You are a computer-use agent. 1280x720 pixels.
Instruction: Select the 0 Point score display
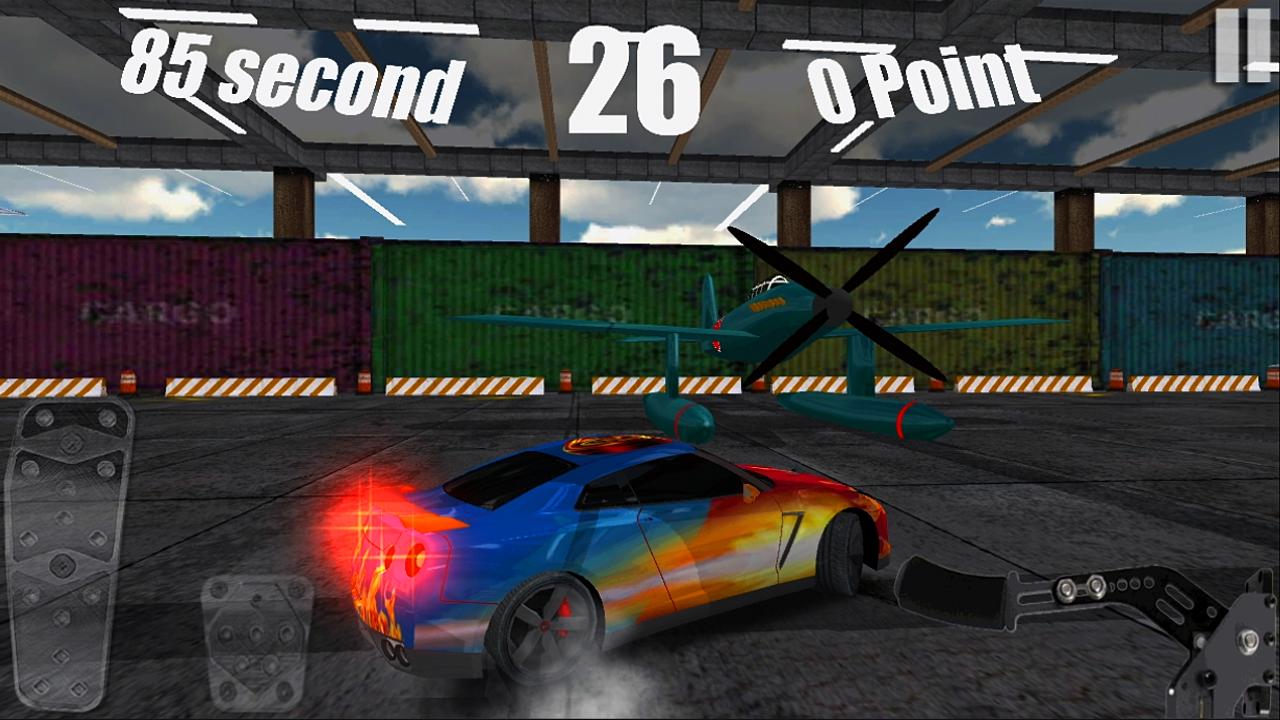(925, 80)
